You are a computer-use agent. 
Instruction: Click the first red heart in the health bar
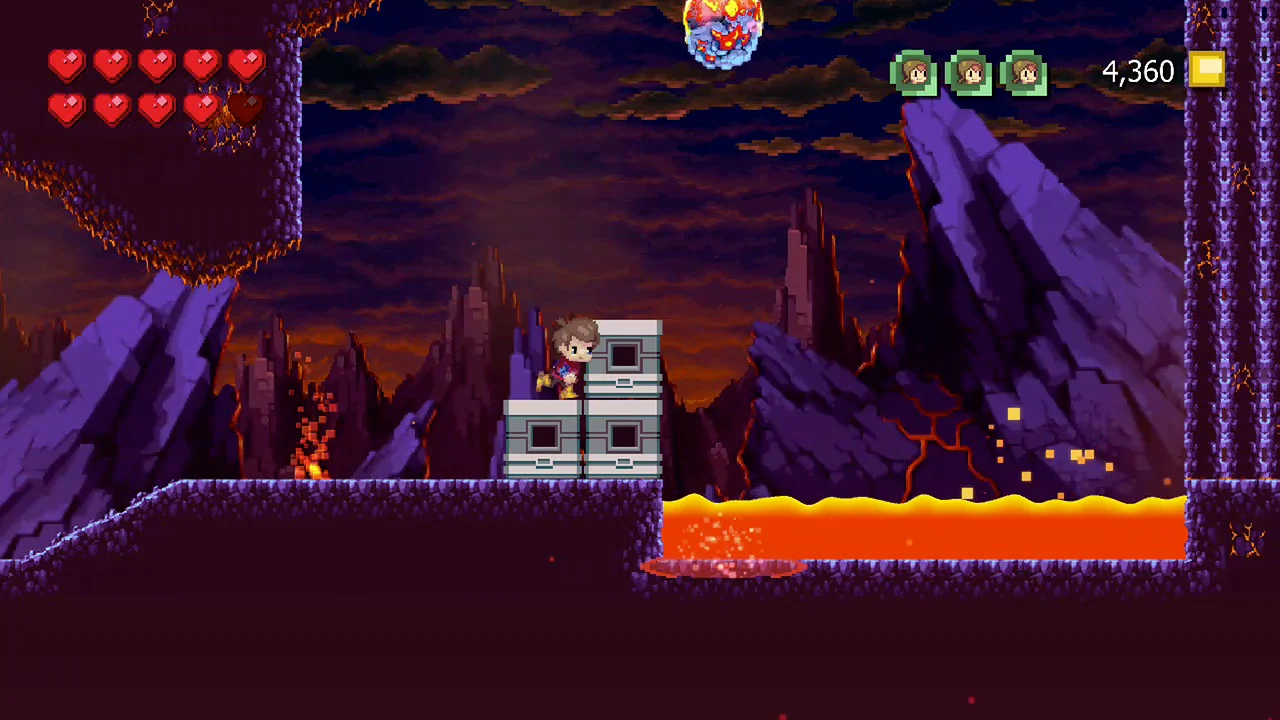tap(66, 64)
